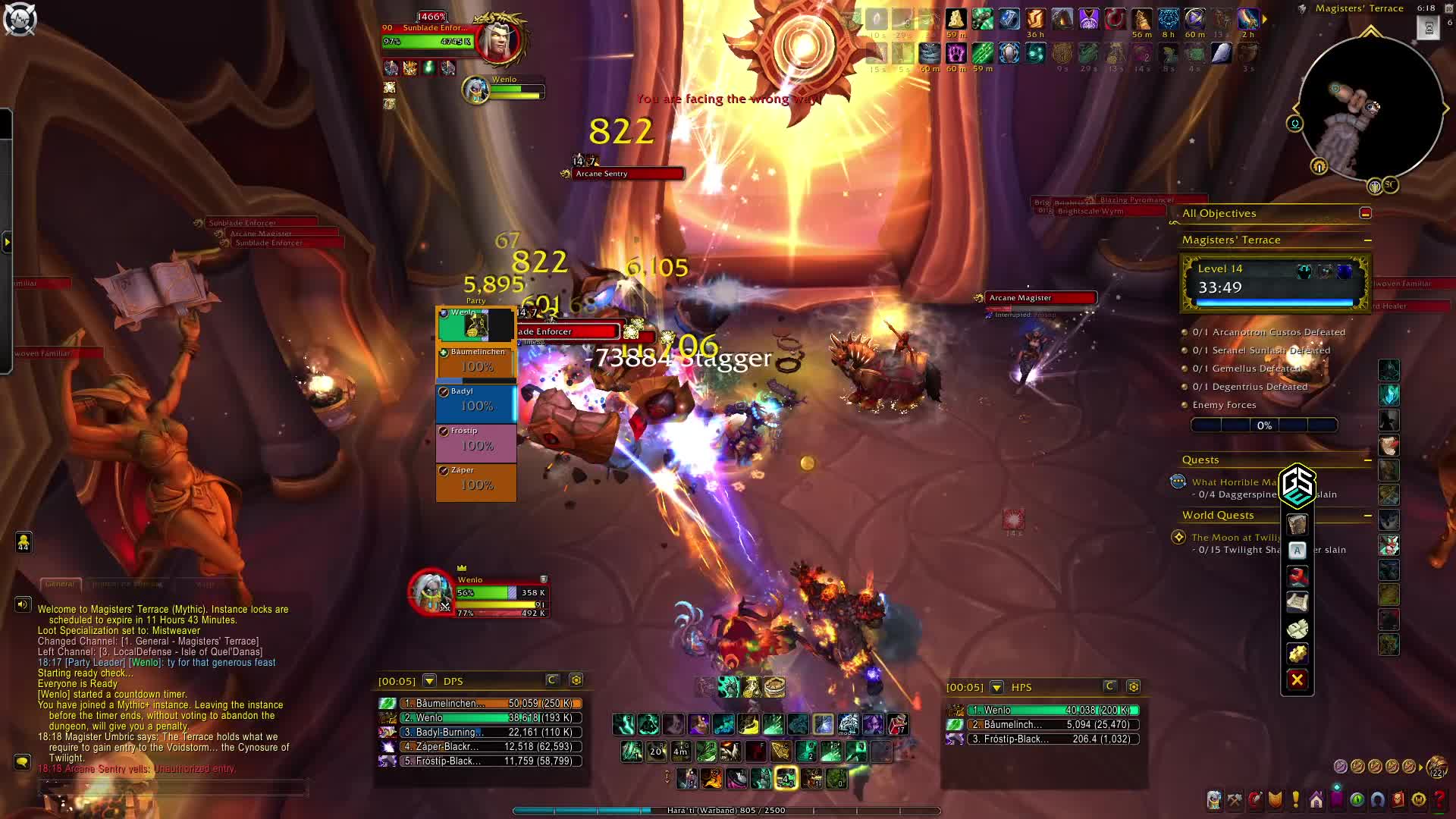Minimize the Quests section header

click(x=1367, y=460)
